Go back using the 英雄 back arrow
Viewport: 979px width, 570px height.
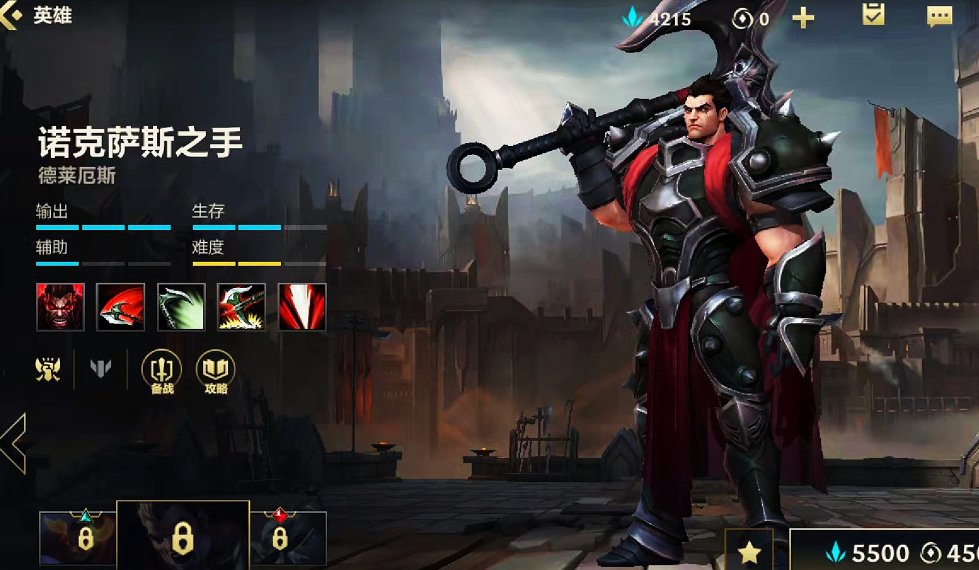12,17
